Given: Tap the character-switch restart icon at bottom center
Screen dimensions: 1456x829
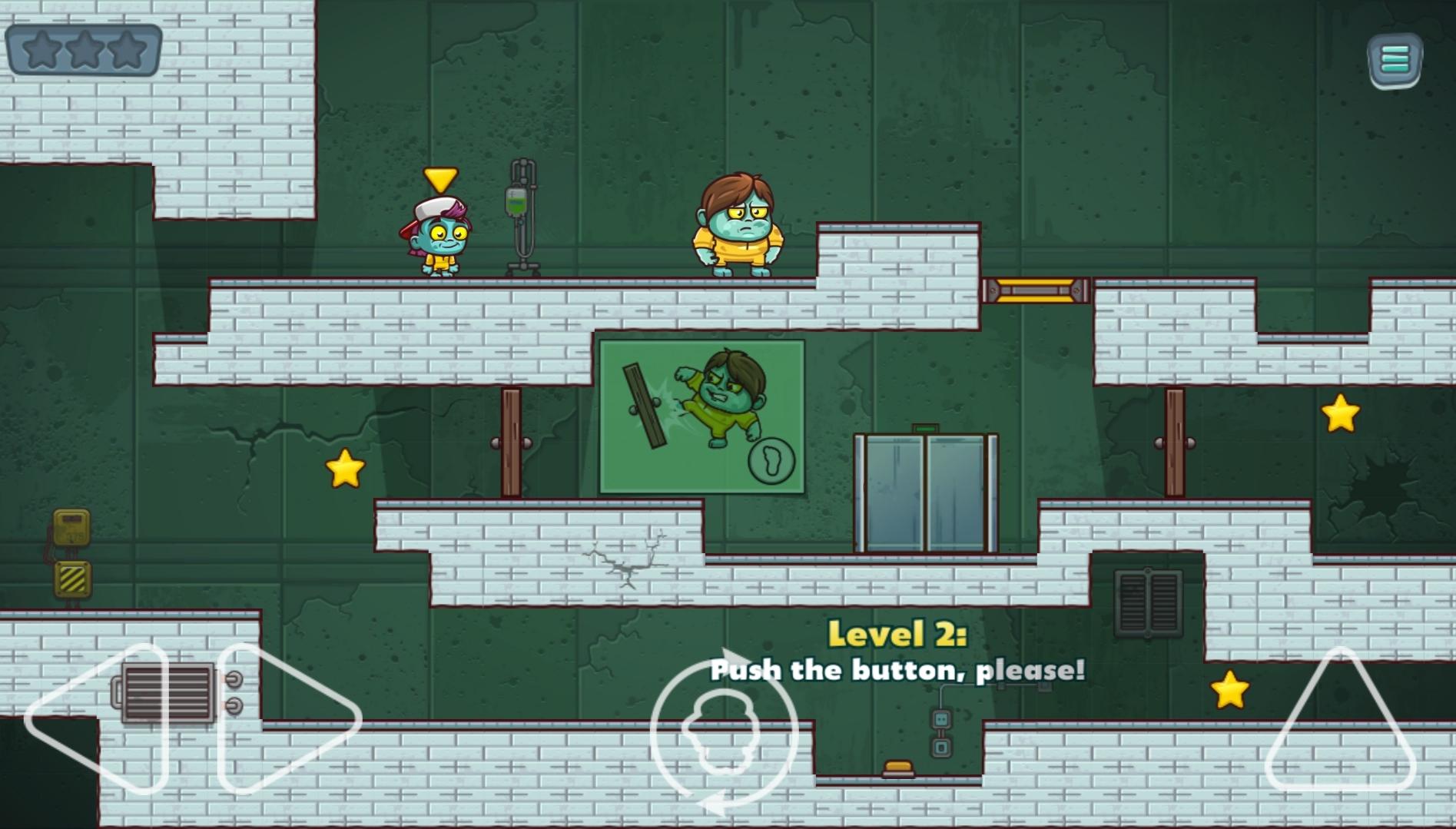Looking at the screenshot, I should [x=723, y=740].
